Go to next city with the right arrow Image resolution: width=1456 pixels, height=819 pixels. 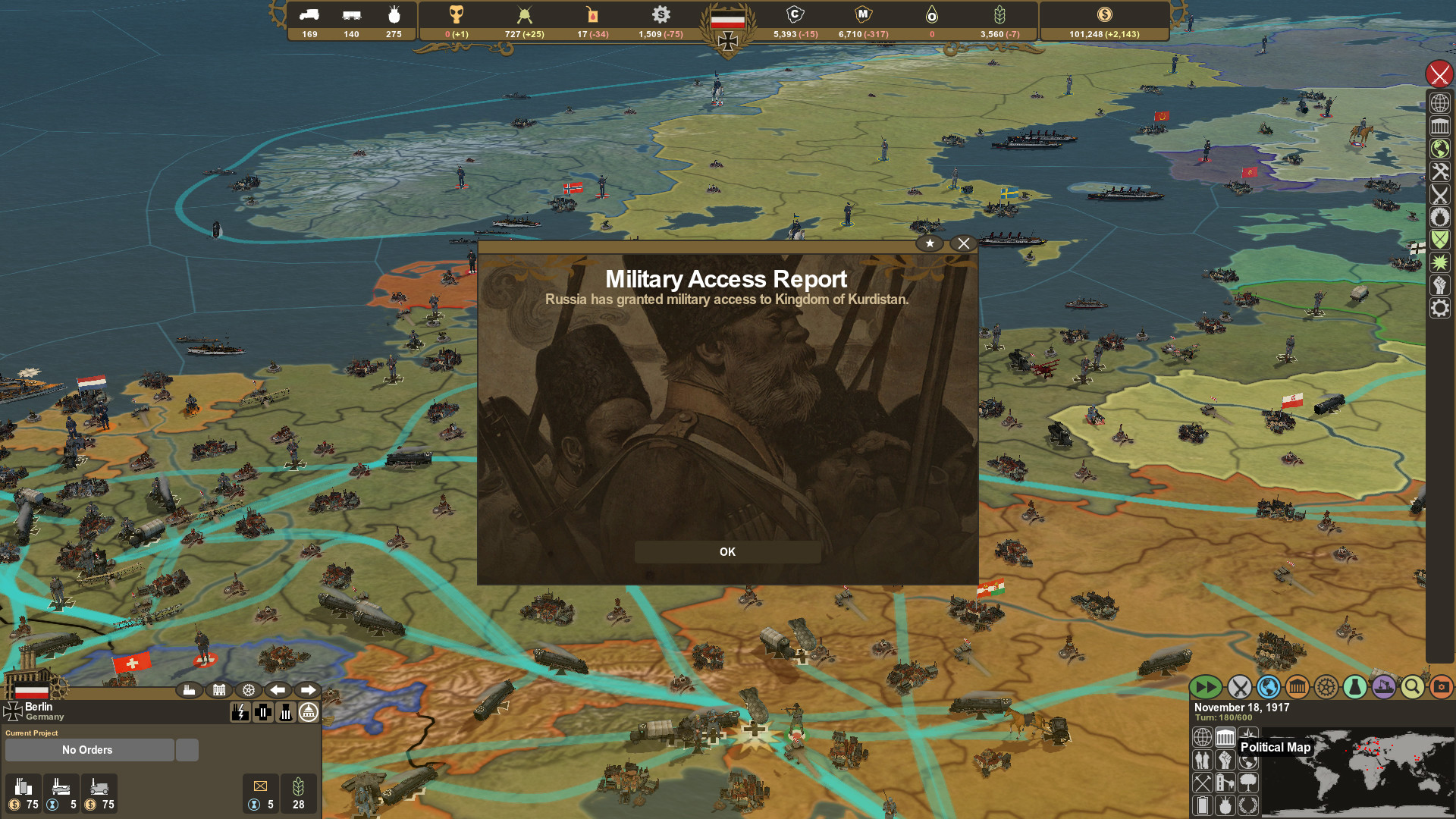point(309,691)
